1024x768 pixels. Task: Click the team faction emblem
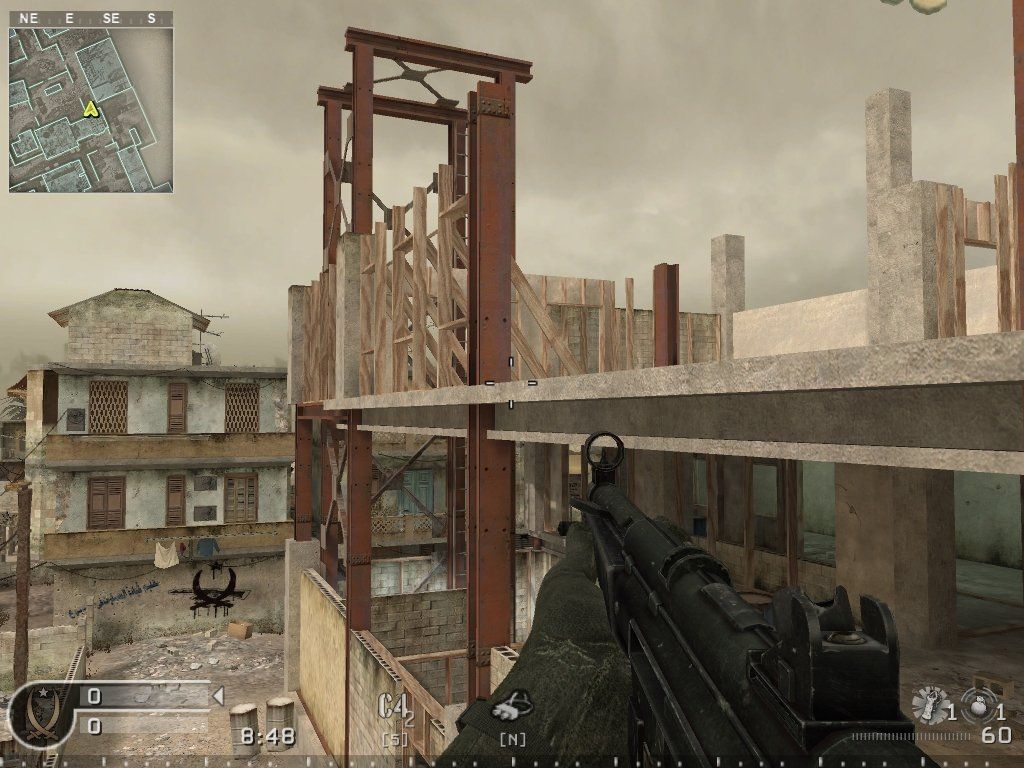pyautogui.click(x=41, y=712)
